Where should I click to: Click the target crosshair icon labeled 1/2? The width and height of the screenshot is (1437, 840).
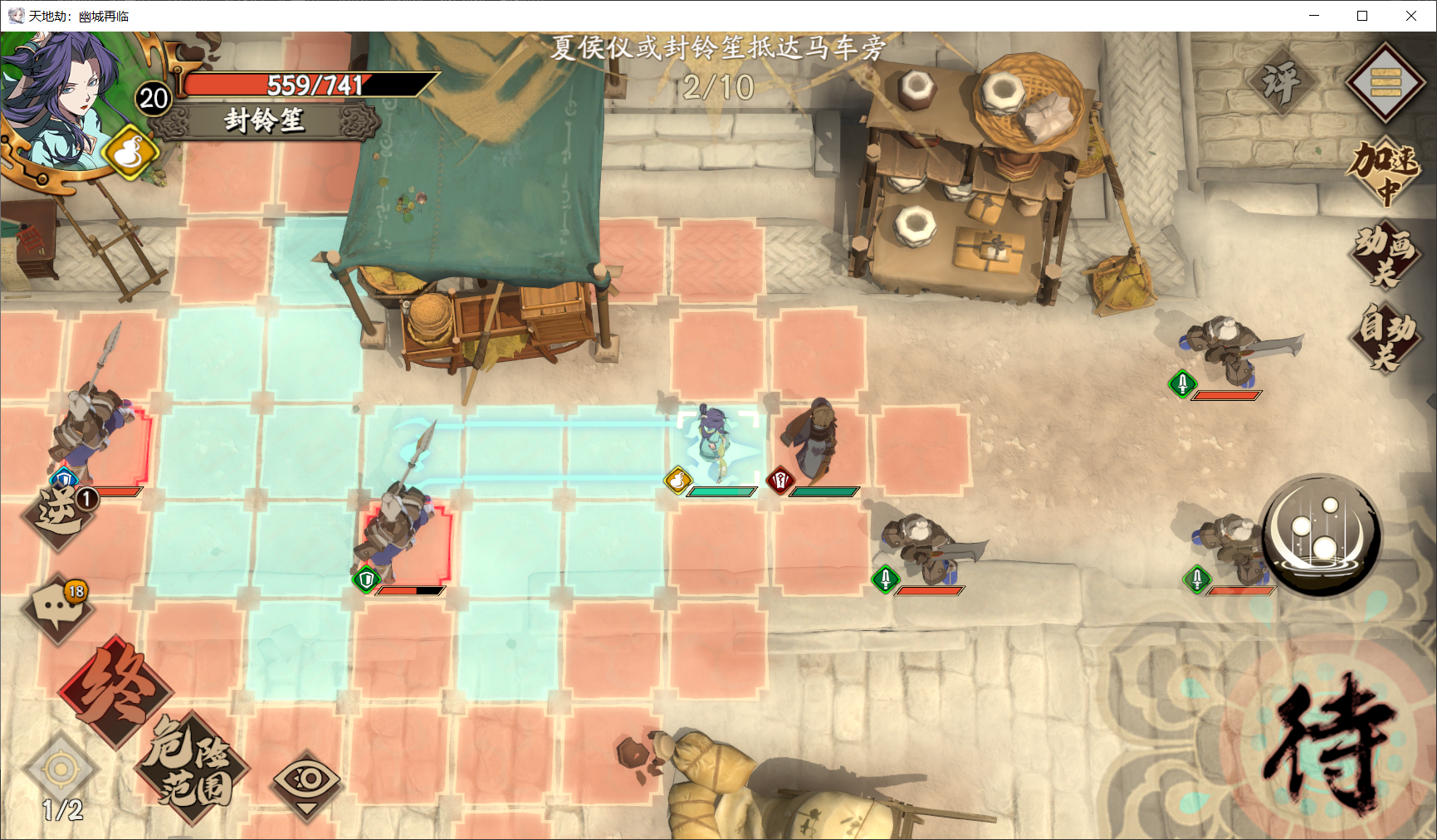pyautogui.click(x=61, y=769)
